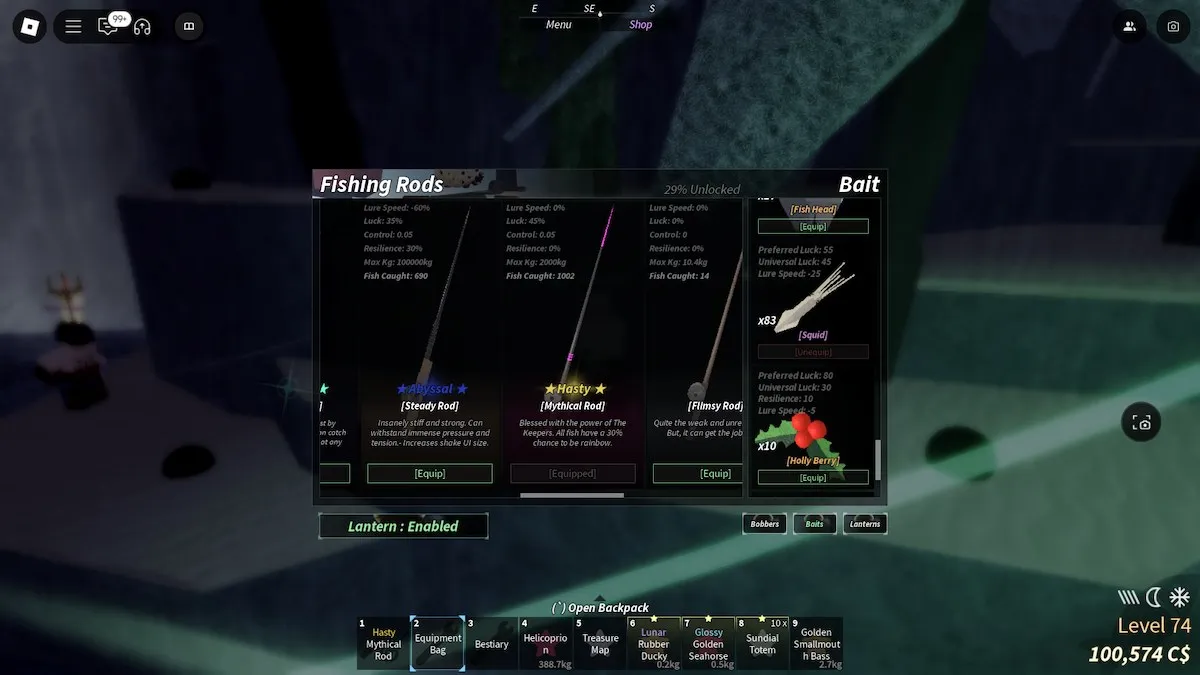Equip the Steady Rod
The width and height of the screenshot is (1200, 675).
click(x=430, y=473)
